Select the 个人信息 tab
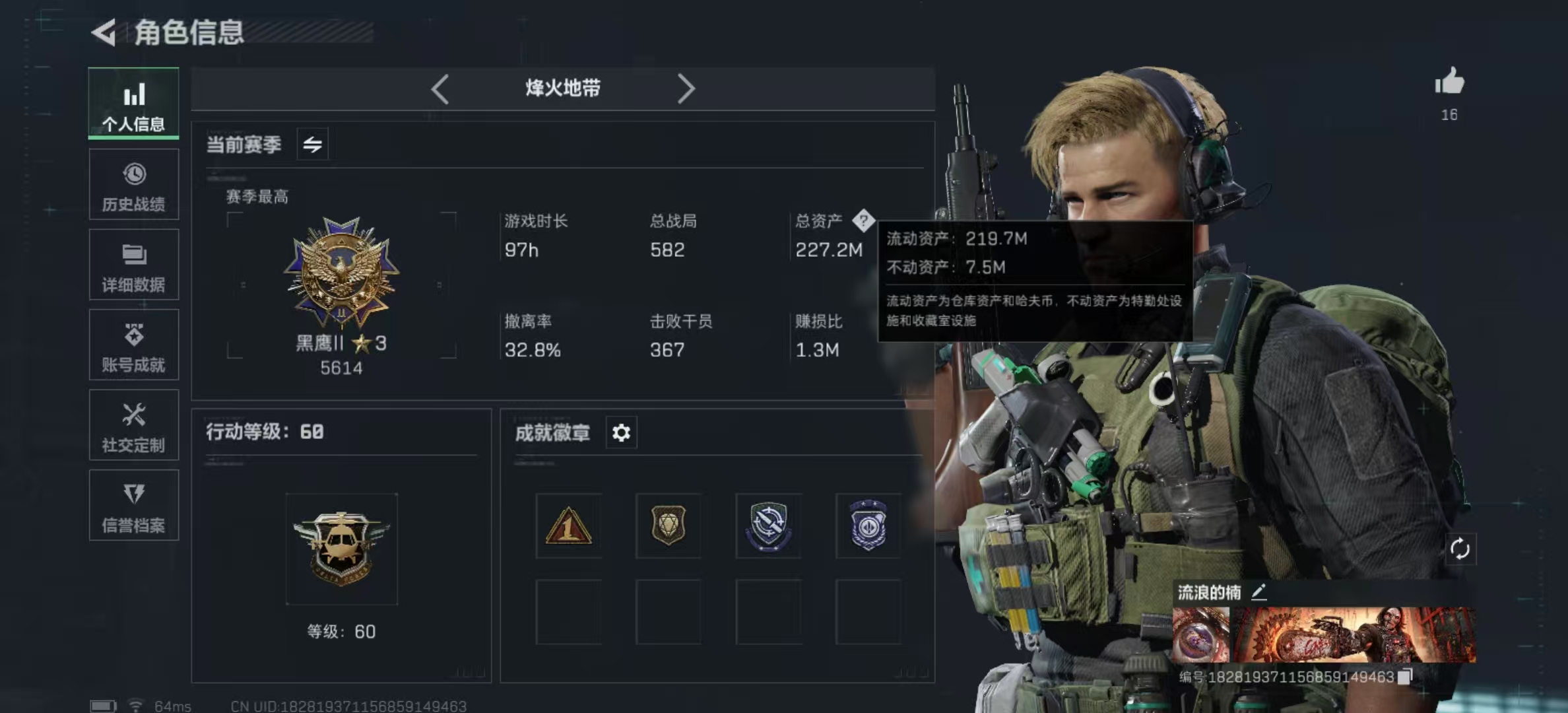 click(x=134, y=104)
